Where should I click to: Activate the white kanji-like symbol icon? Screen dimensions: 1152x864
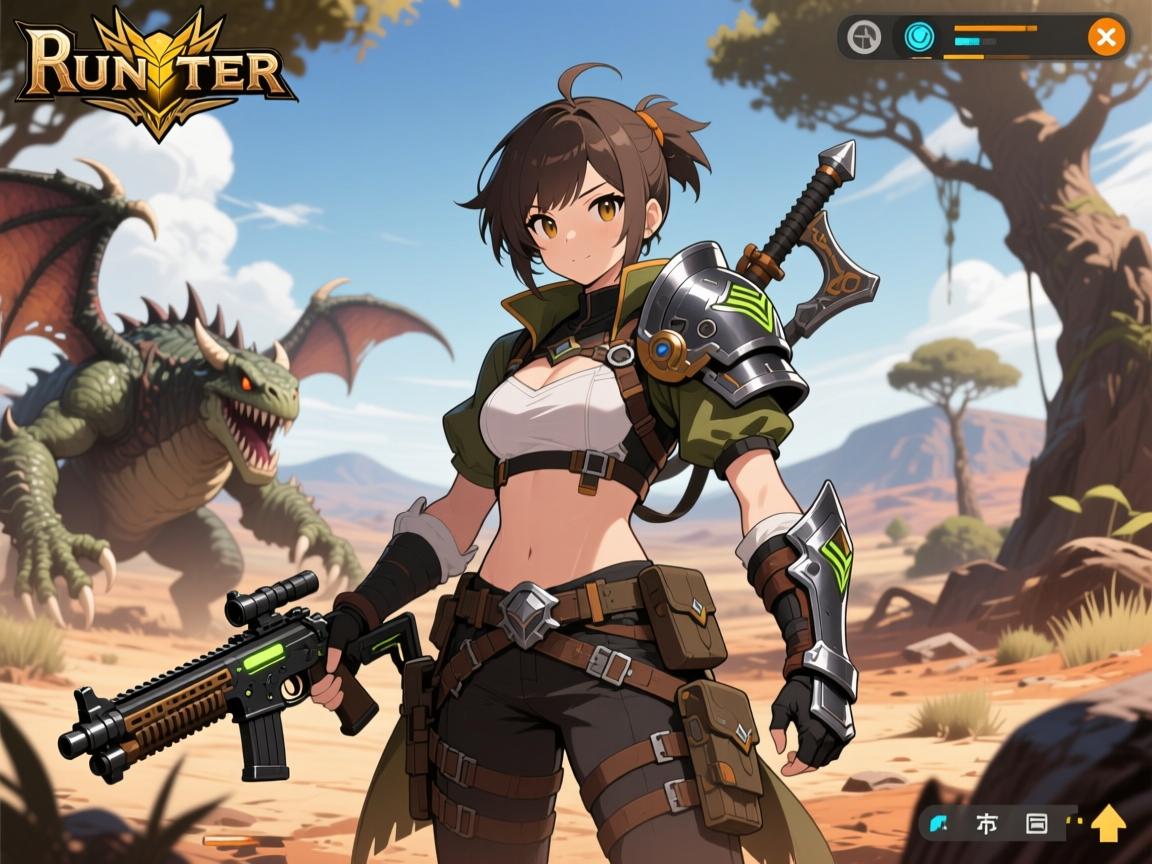[987, 824]
